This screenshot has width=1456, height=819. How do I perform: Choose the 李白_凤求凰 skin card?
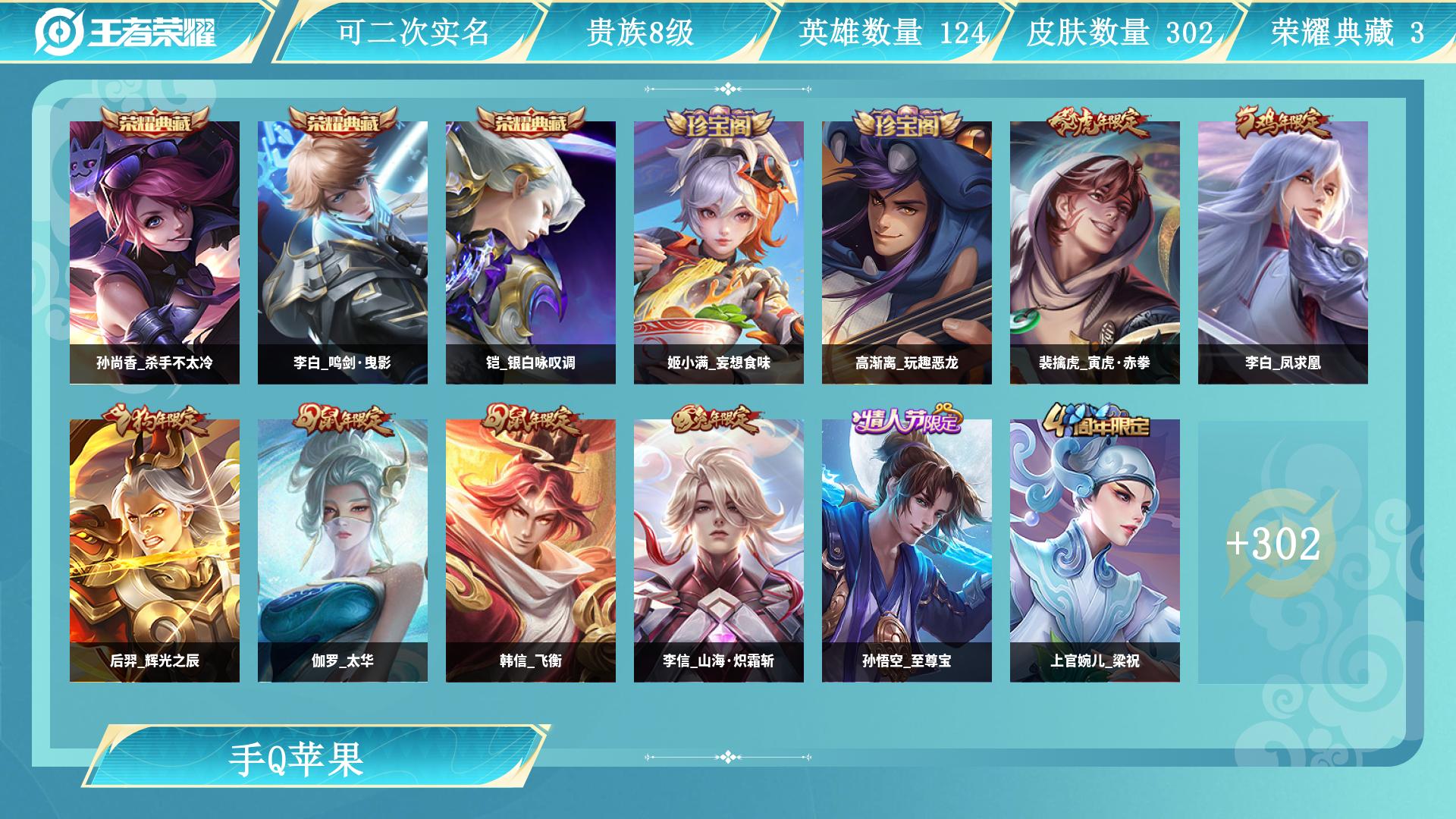pyautogui.click(x=1283, y=253)
